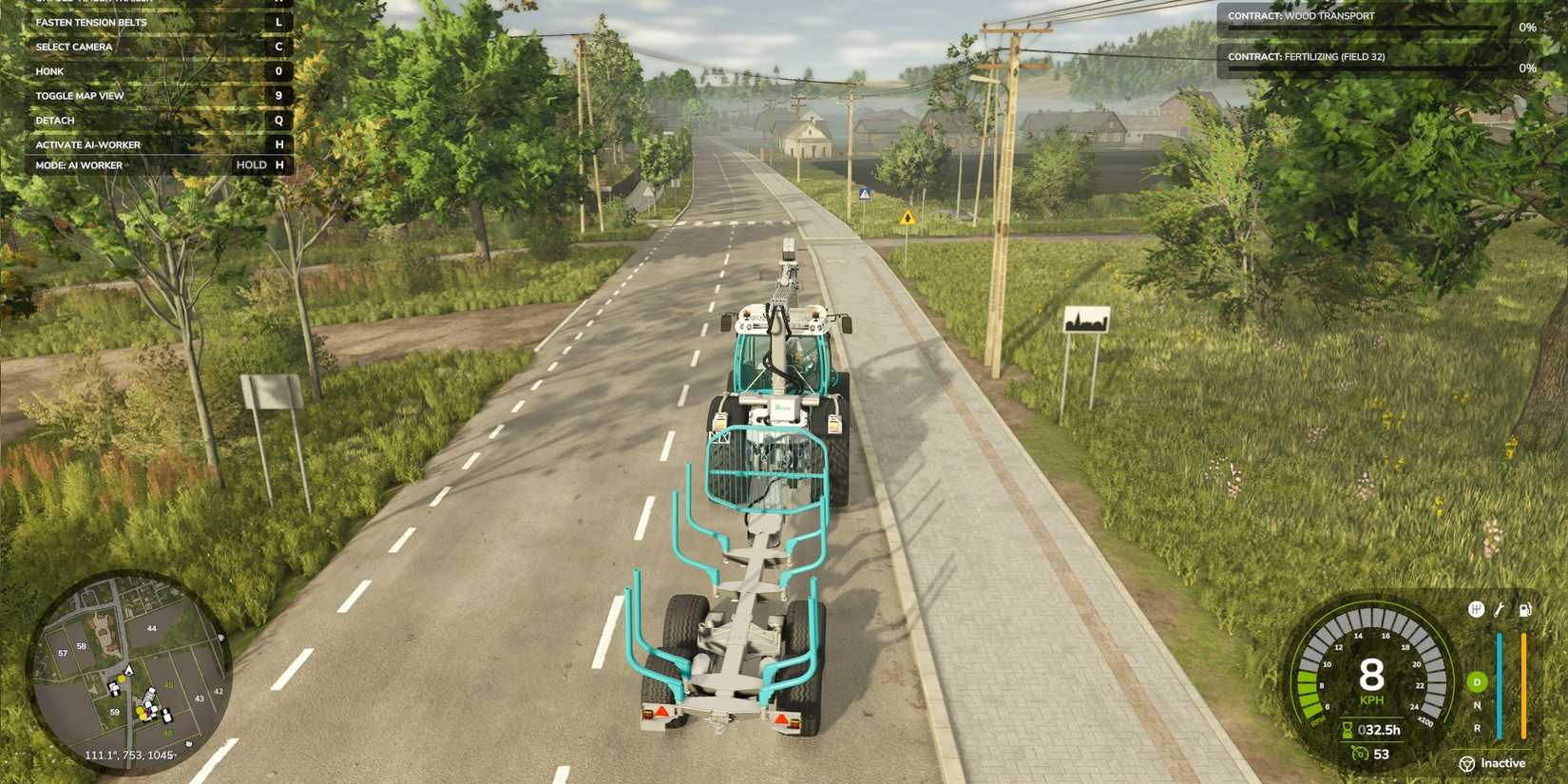Screen dimensions: 1568x784
Task: Click the KPH speedometer gauge
Action: (x=1370, y=677)
